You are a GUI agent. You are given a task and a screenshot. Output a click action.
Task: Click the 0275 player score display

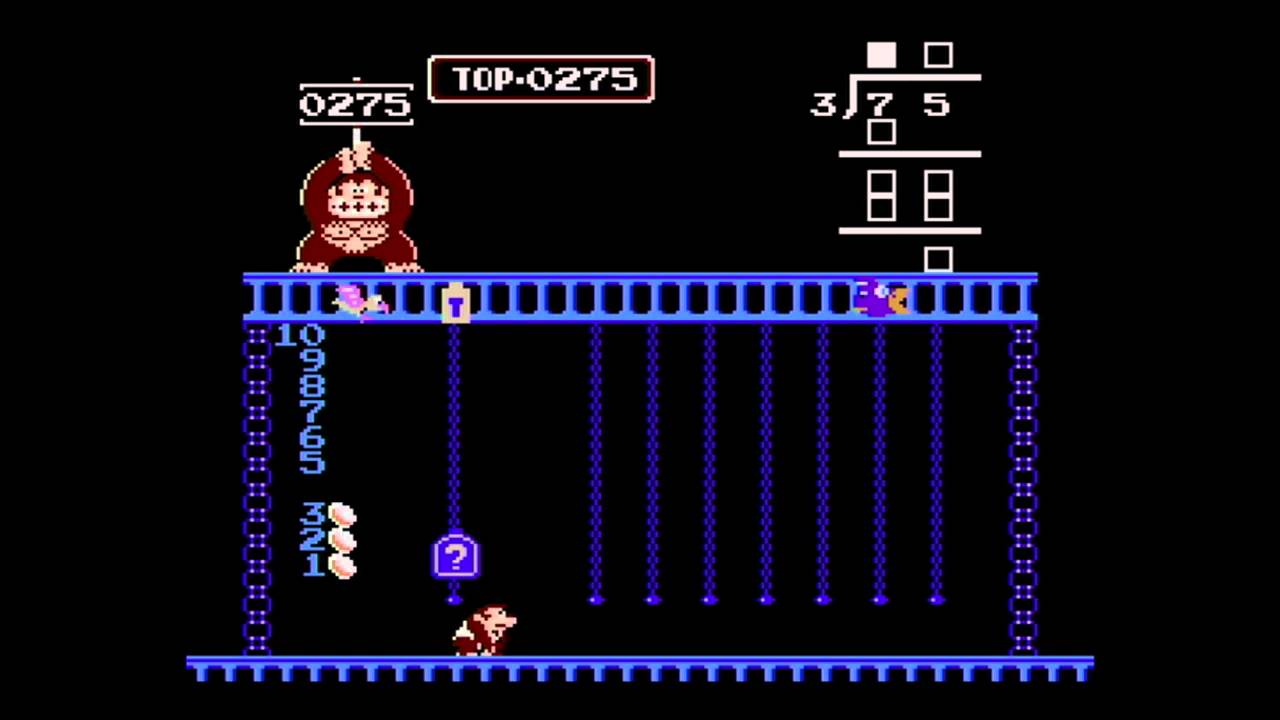coord(356,104)
